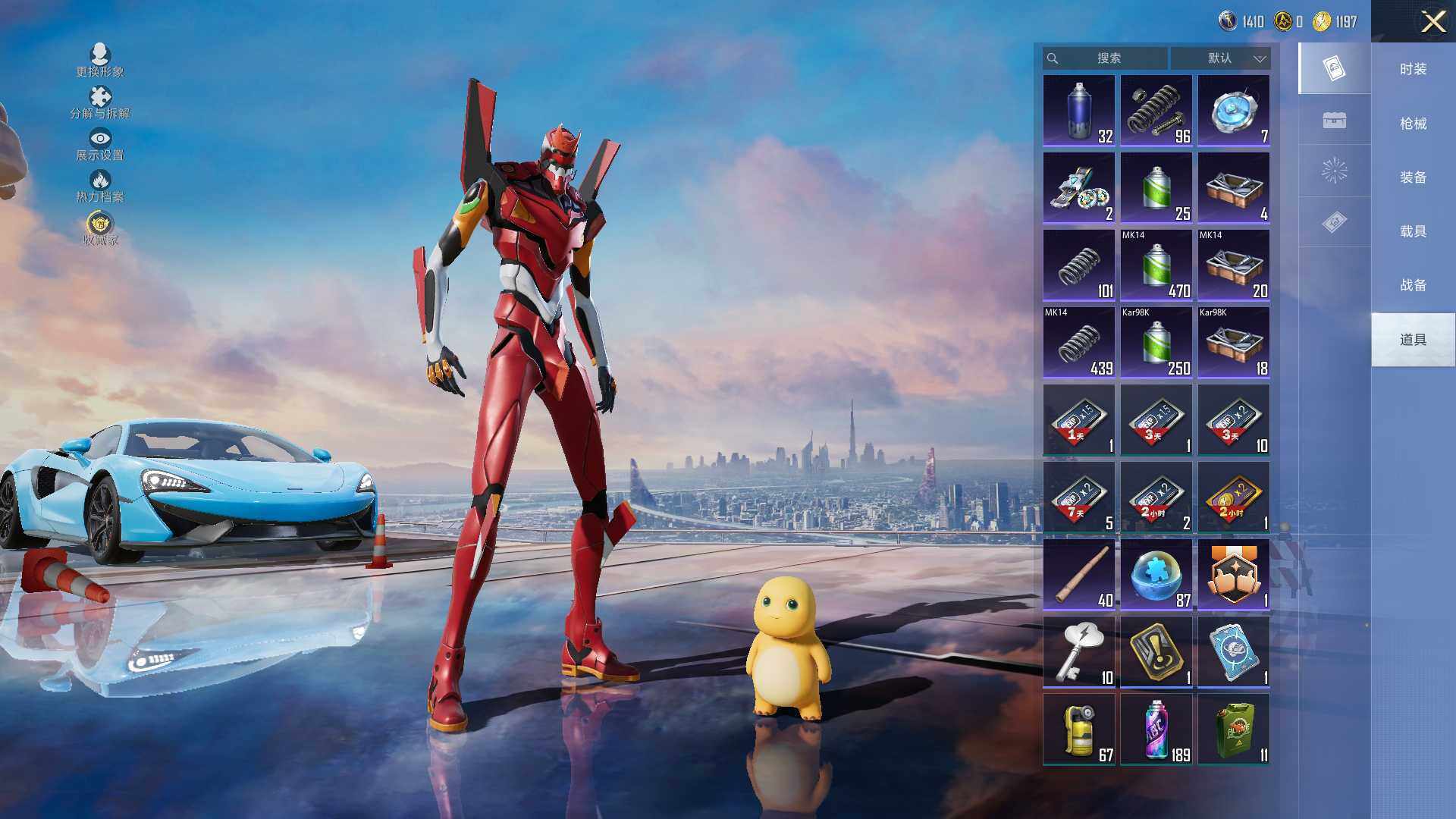Image resolution: width=1456 pixels, height=819 pixels.
Task: Open 更换形象 change appearance
Action: (100, 60)
